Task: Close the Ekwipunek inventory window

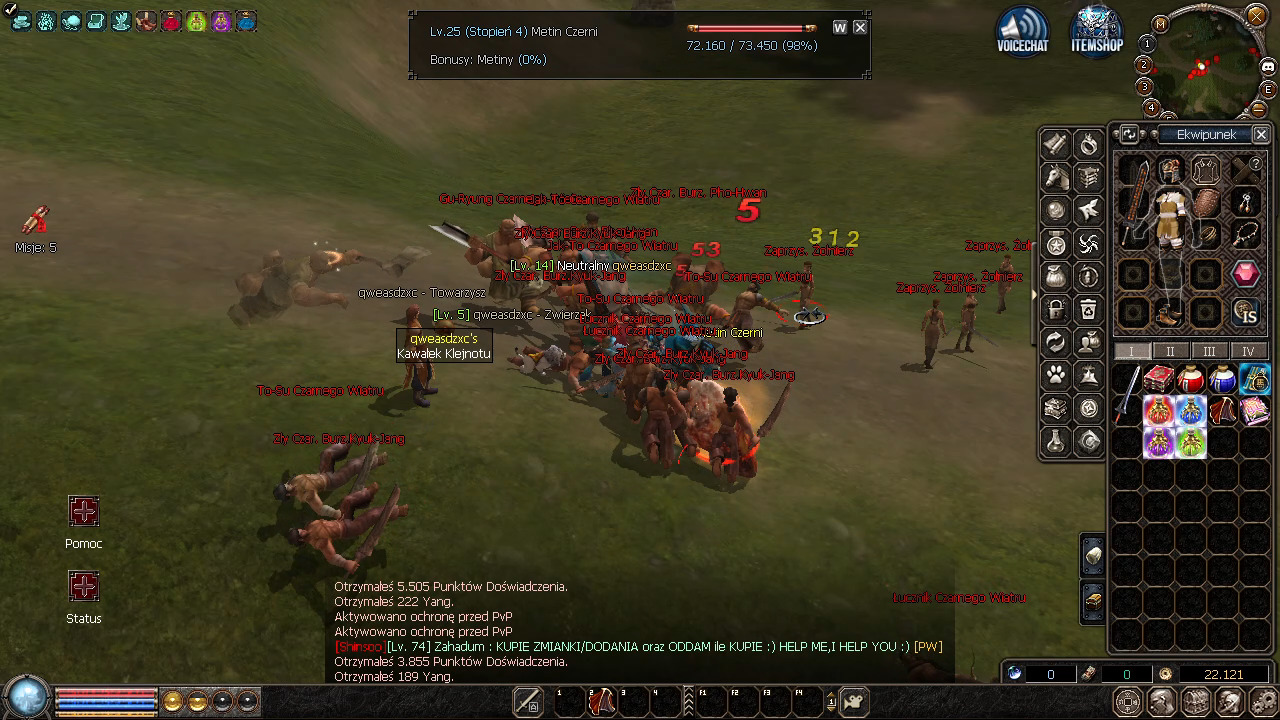Action: [1261, 134]
